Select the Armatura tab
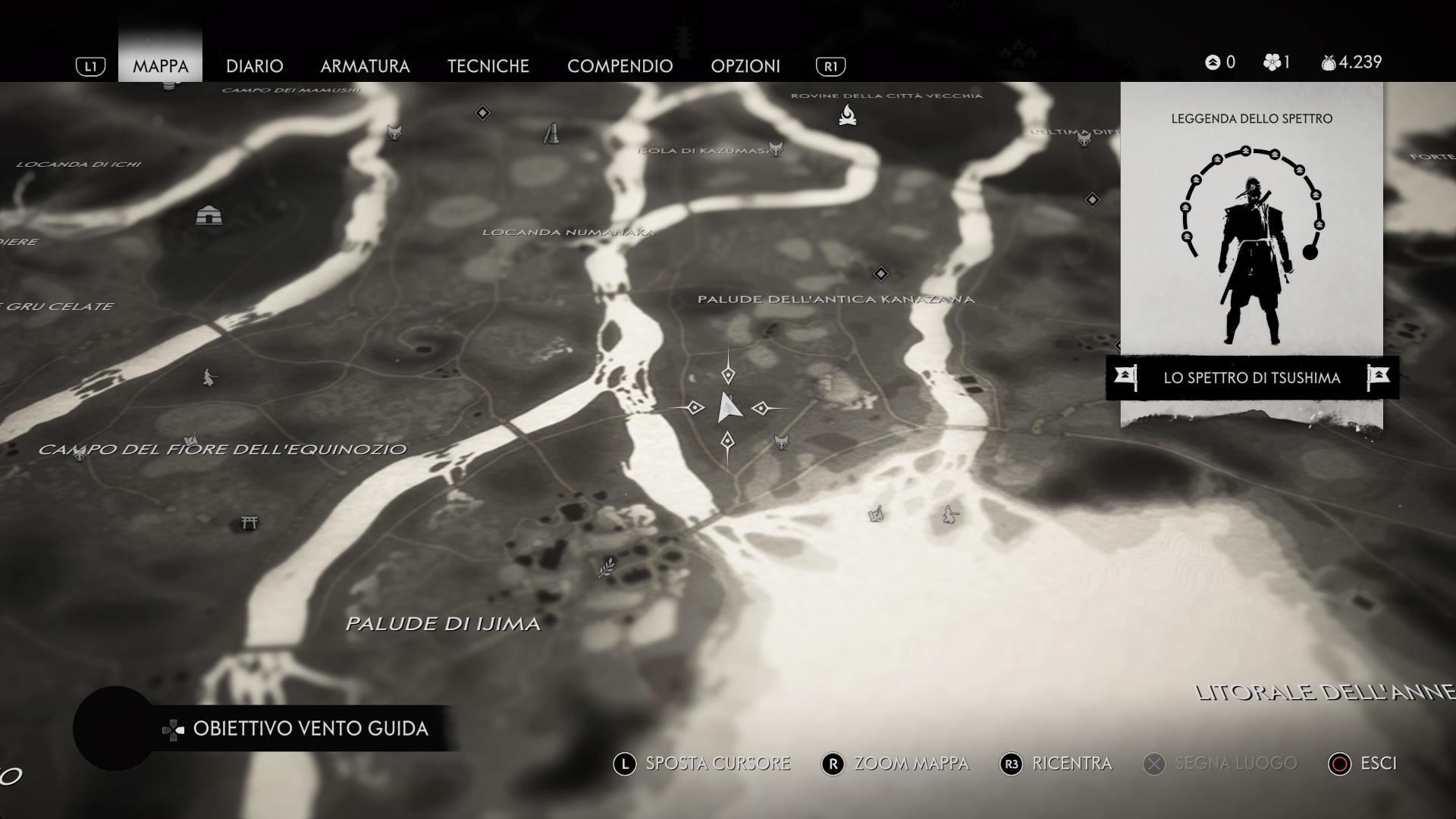 (365, 66)
